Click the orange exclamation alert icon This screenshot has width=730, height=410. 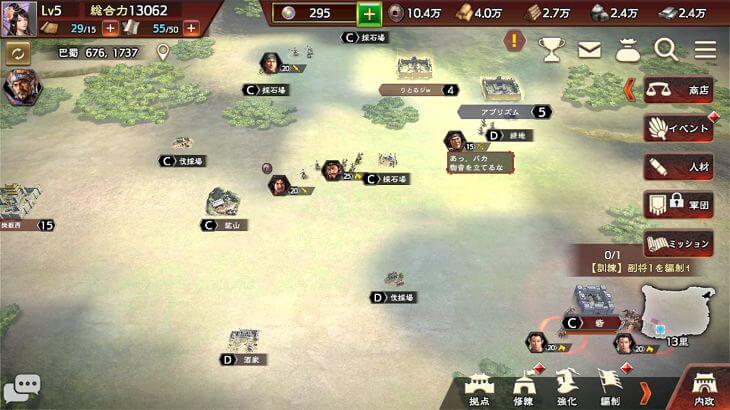[x=514, y=41]
